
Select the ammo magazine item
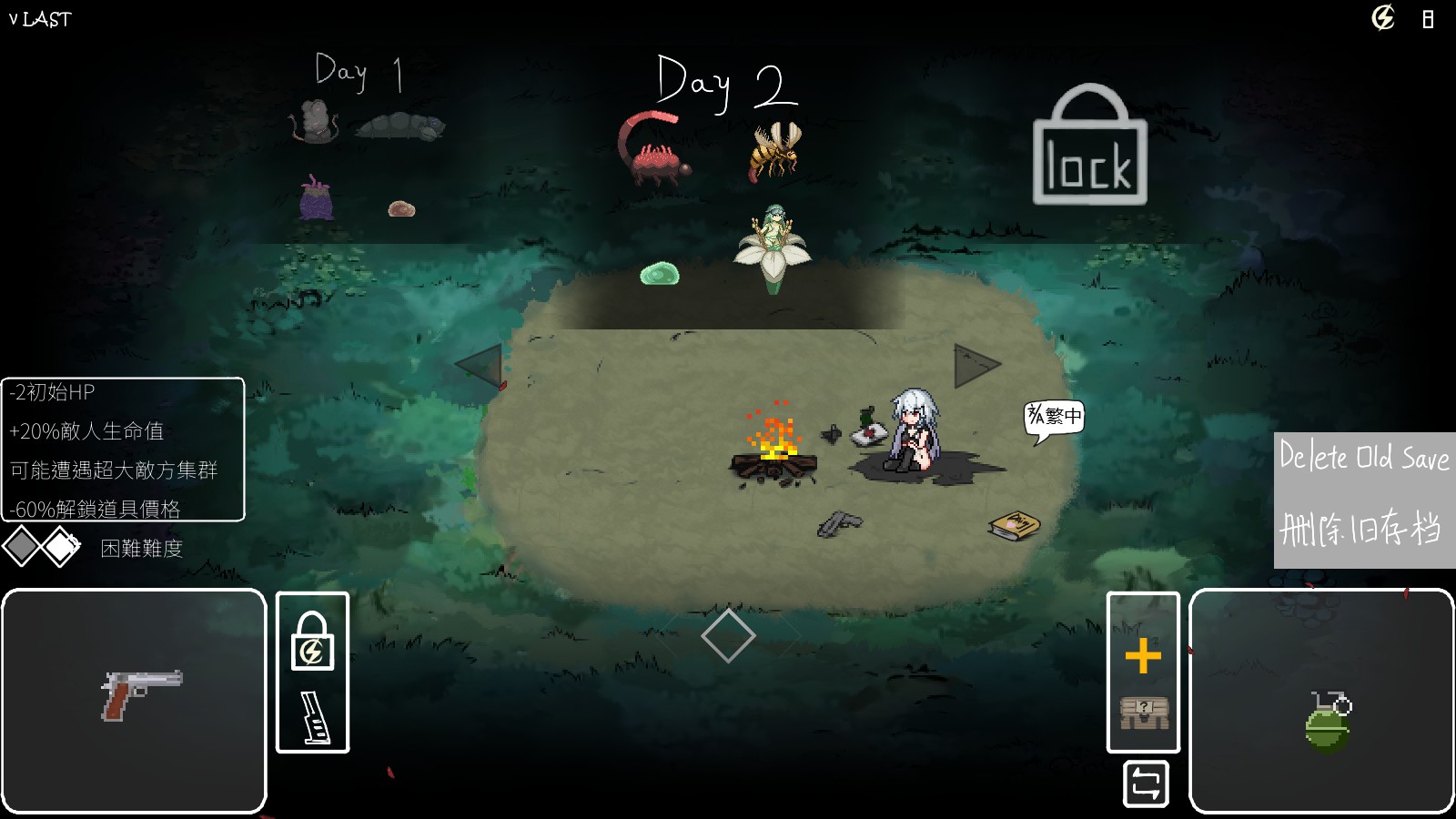[x=314, y=718]
